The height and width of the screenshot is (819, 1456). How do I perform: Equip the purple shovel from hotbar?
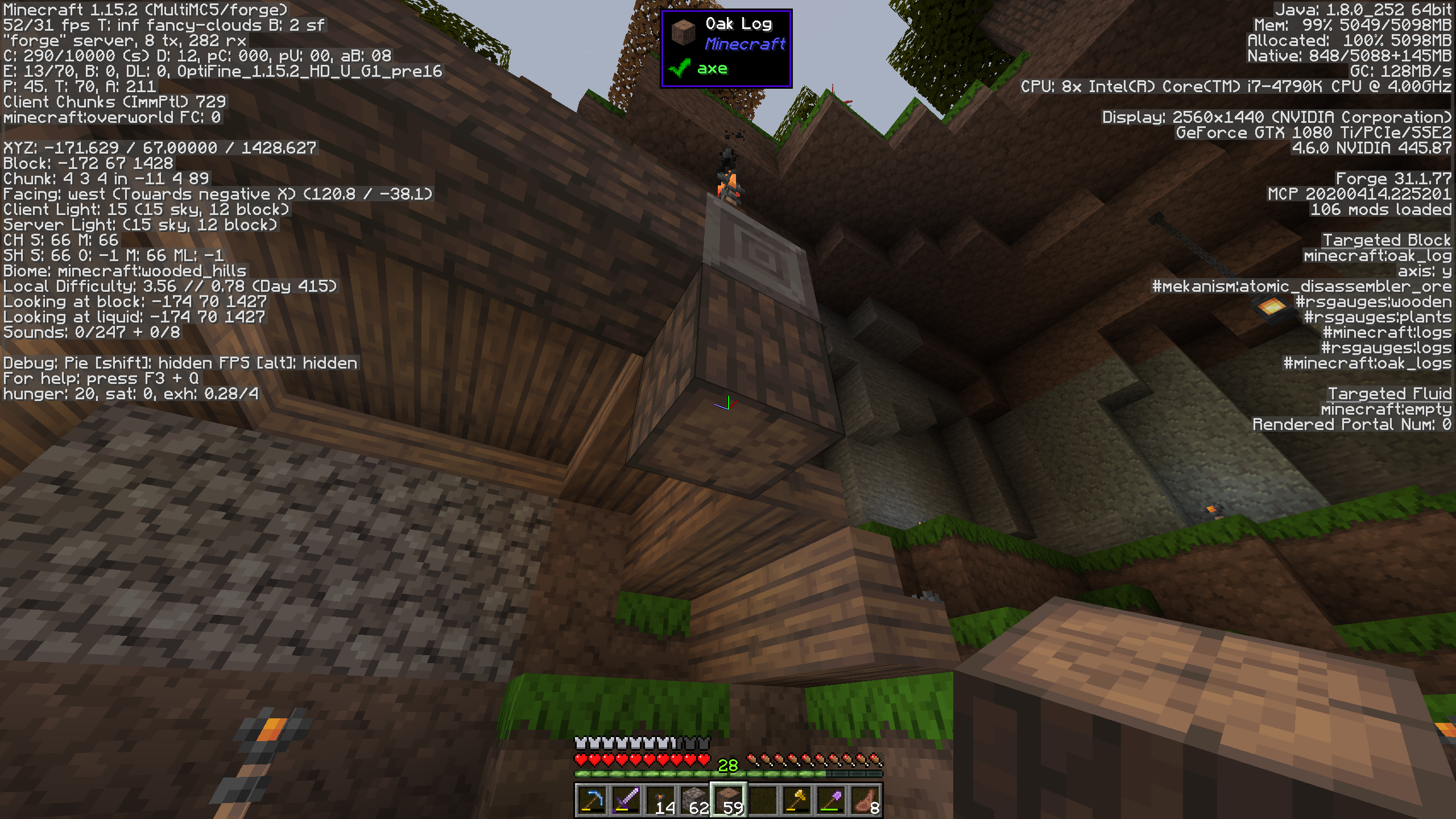click(x=831, y=800)
